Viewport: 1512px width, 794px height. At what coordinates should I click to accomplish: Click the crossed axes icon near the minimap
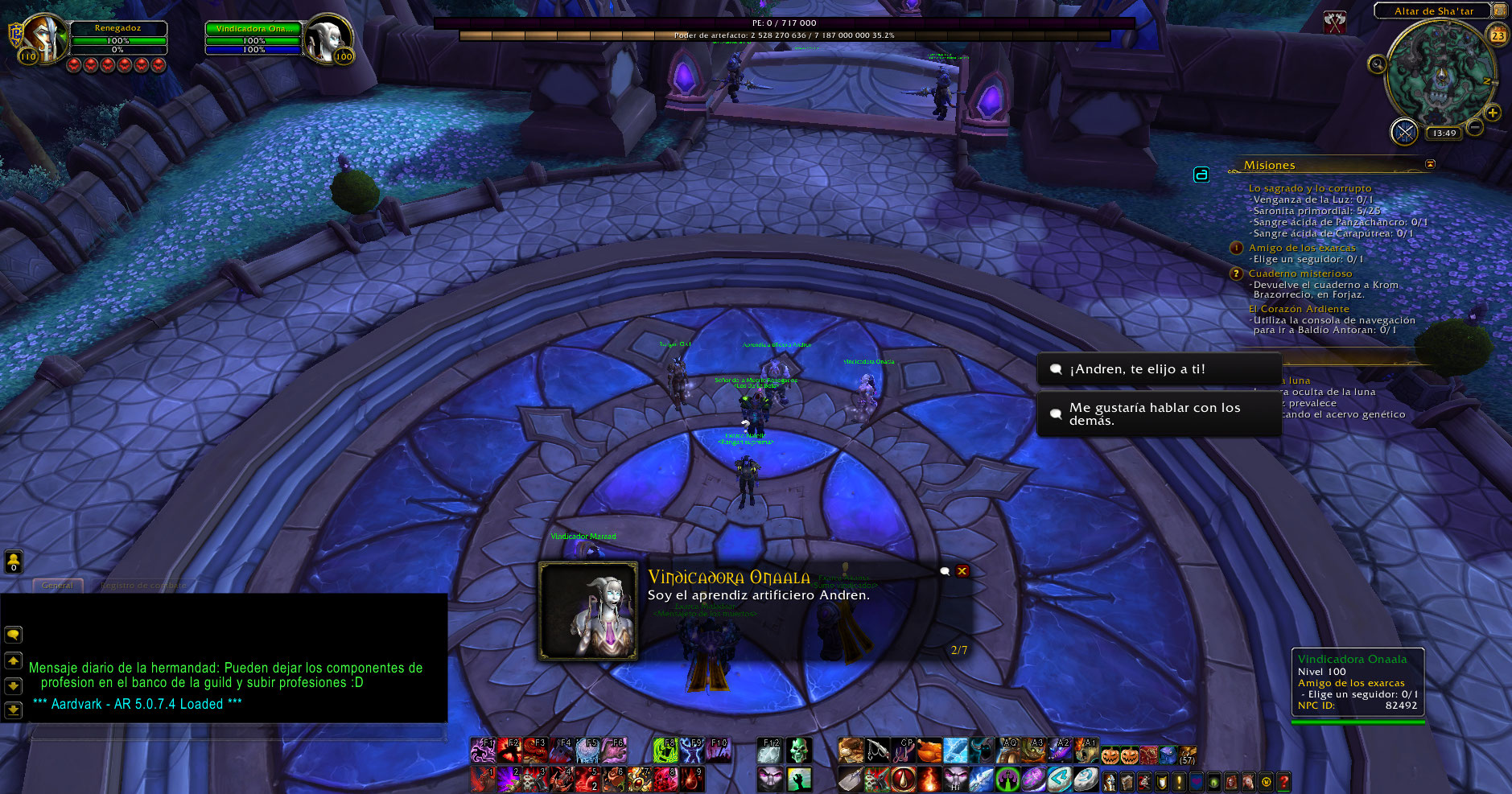(x=1335, y=23)
